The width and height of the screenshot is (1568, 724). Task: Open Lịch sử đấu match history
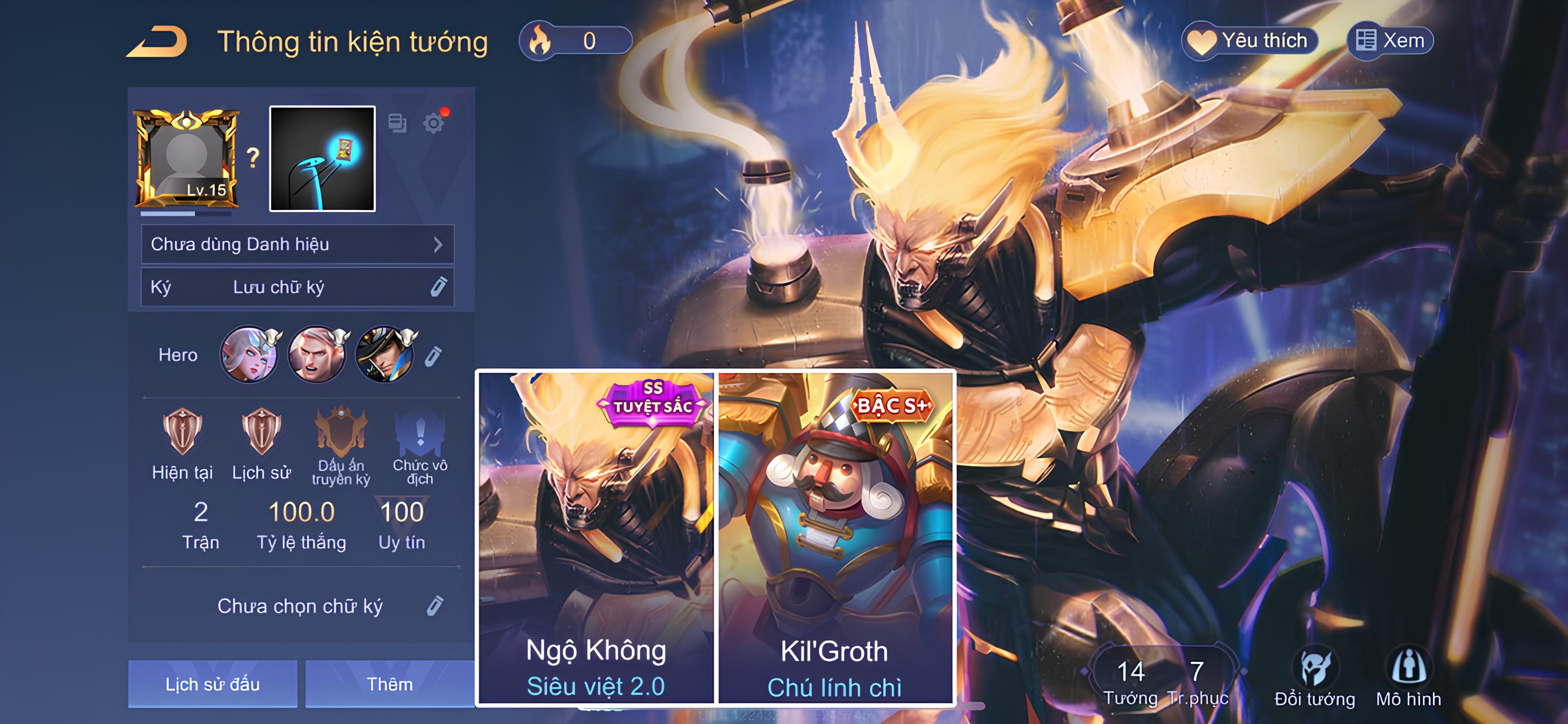coord(212,684)
